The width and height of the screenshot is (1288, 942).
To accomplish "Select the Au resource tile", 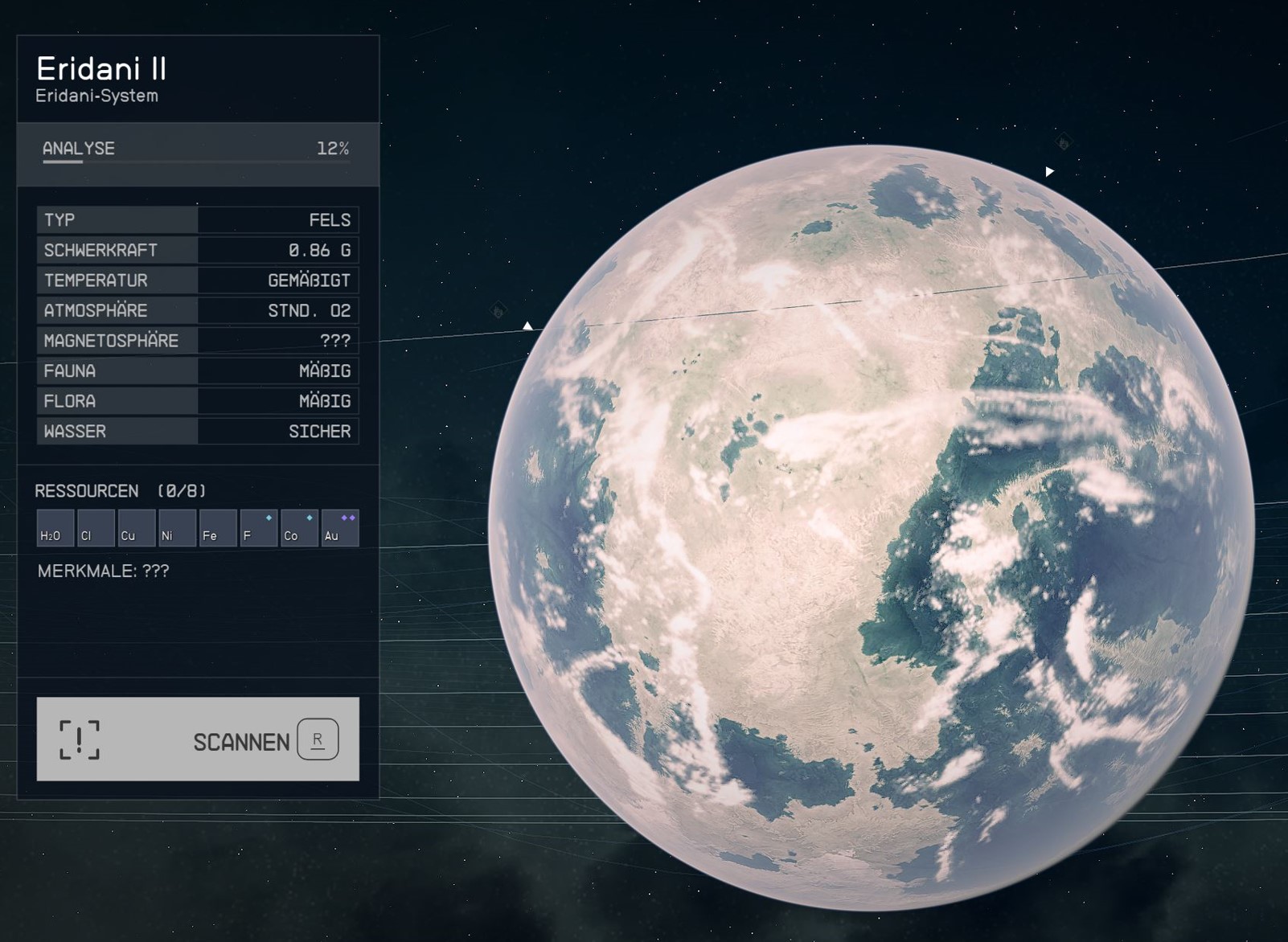I will click(x=340, y=528).
